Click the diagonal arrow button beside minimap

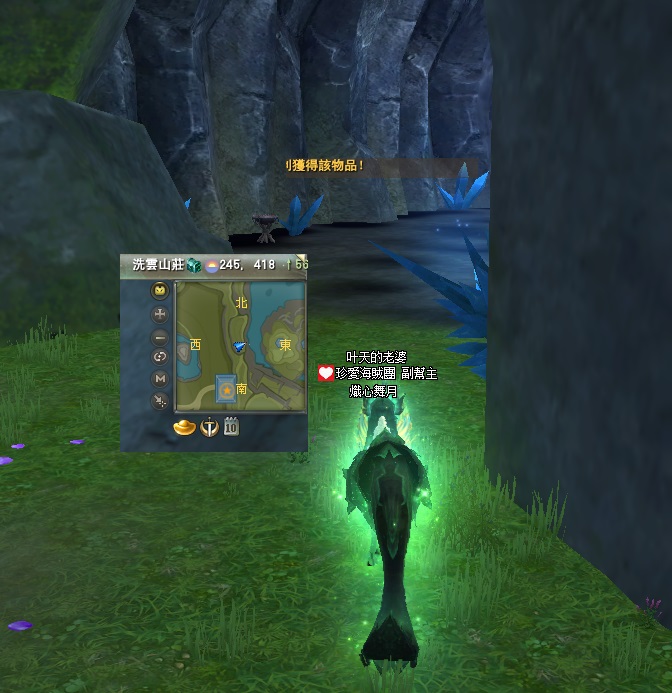point(160,400)
